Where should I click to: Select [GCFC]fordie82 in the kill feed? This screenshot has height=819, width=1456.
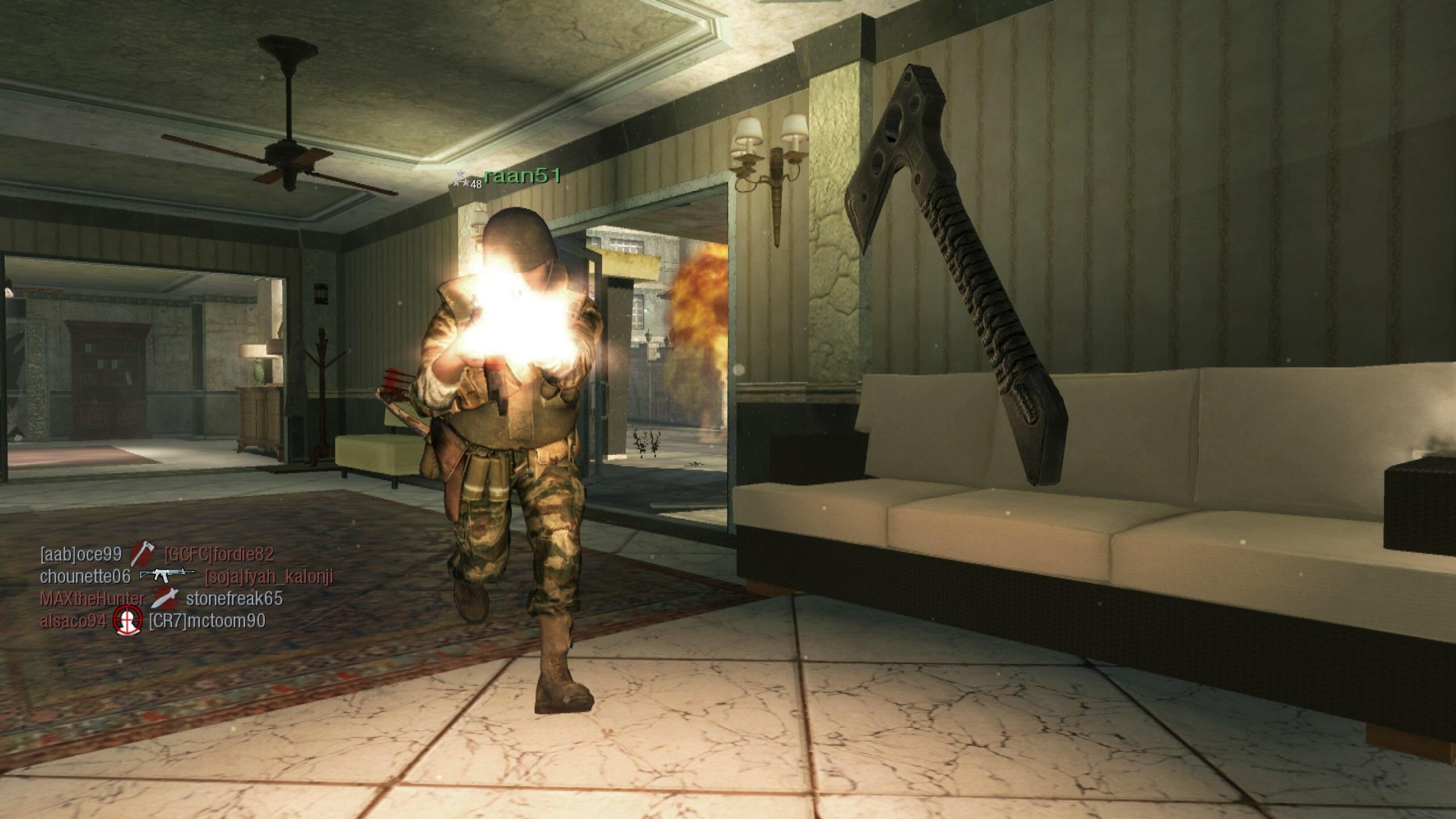(x=219, y=554)
